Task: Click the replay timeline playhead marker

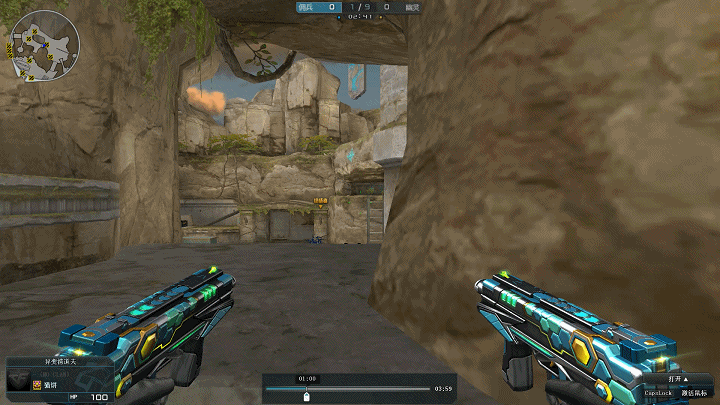Action: [x=307, y=397]
